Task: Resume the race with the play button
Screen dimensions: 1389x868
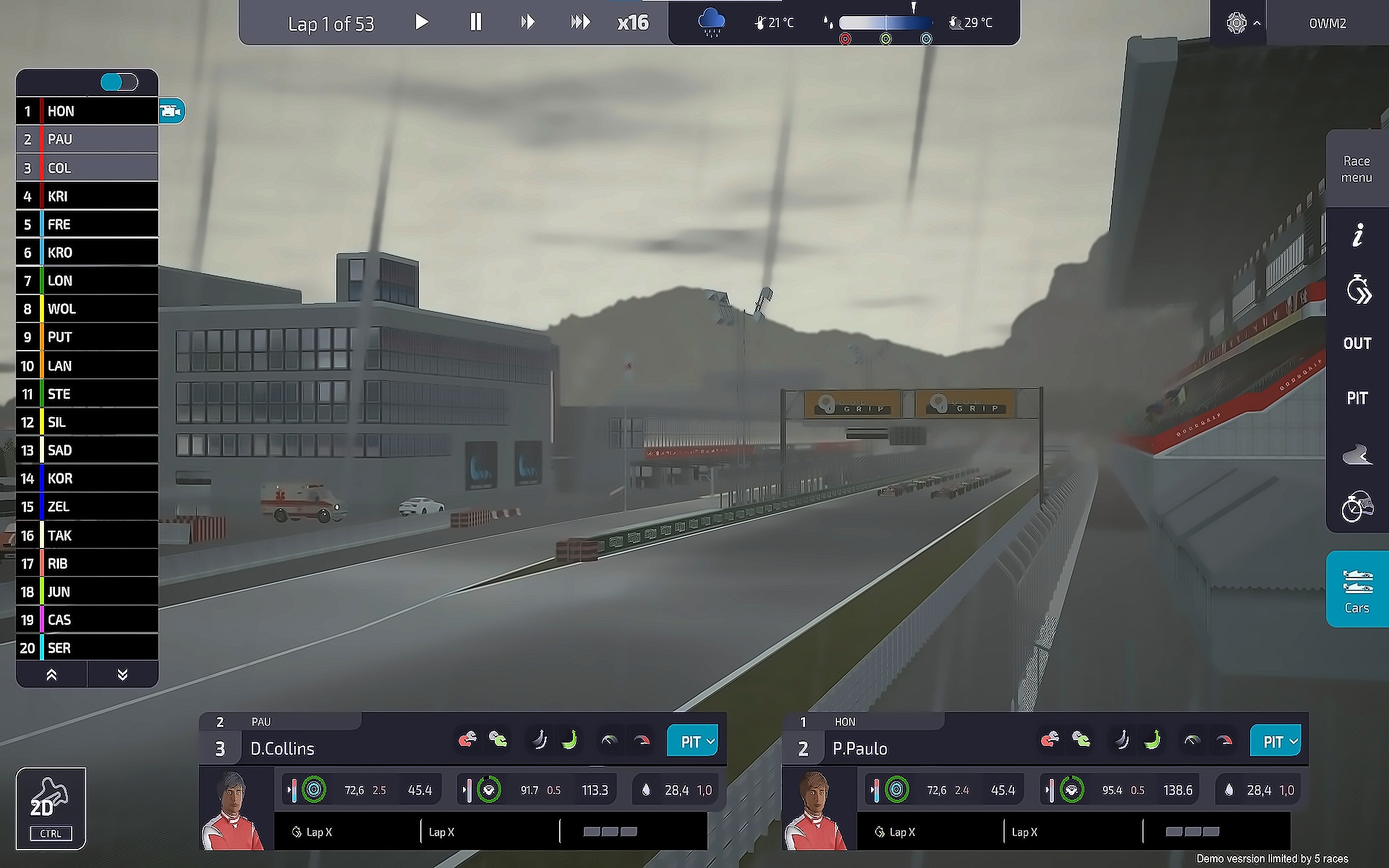Action: pos(422,23)
